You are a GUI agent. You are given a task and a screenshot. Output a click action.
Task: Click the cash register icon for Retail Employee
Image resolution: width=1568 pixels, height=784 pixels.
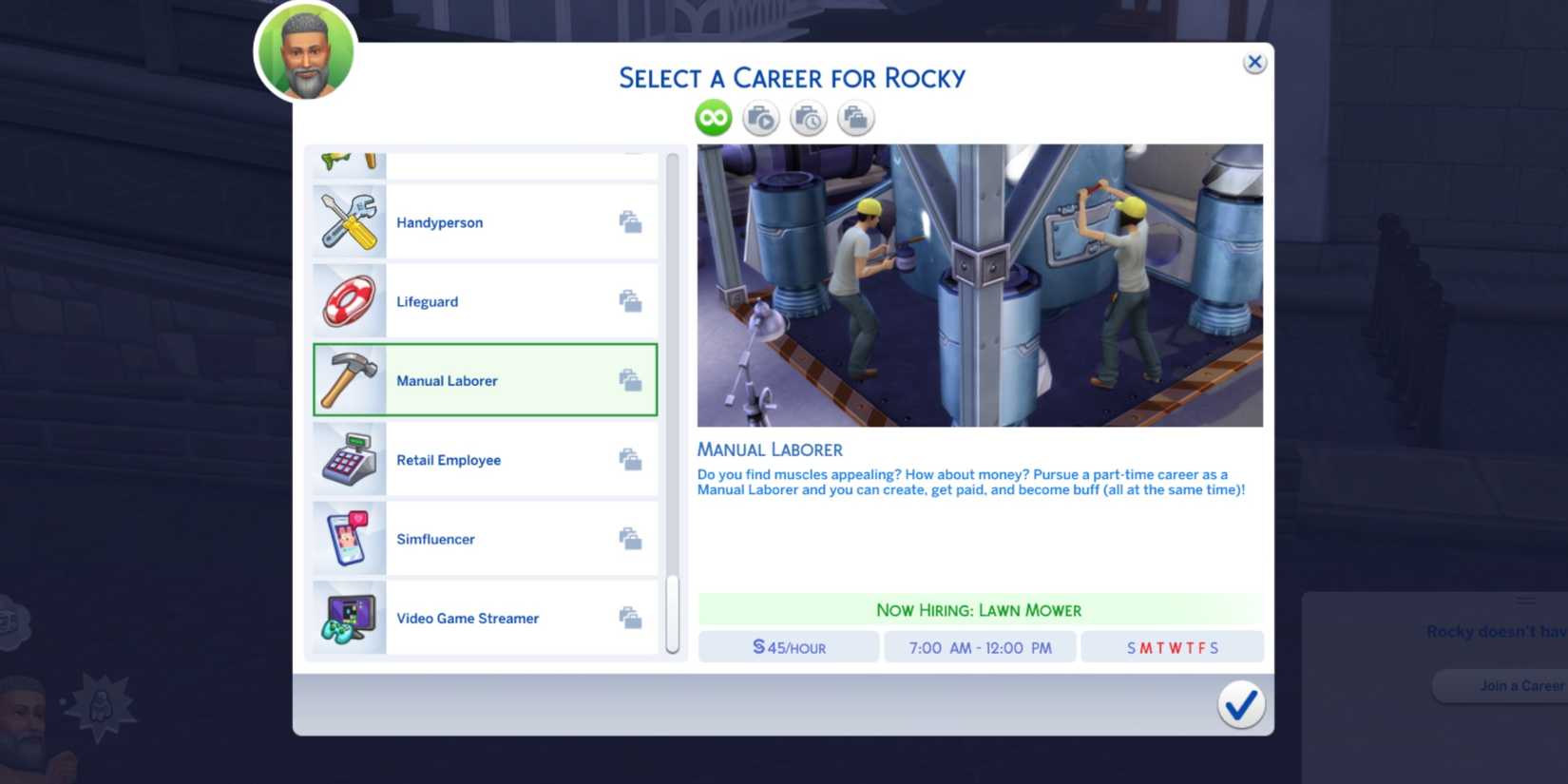point(348,458)
